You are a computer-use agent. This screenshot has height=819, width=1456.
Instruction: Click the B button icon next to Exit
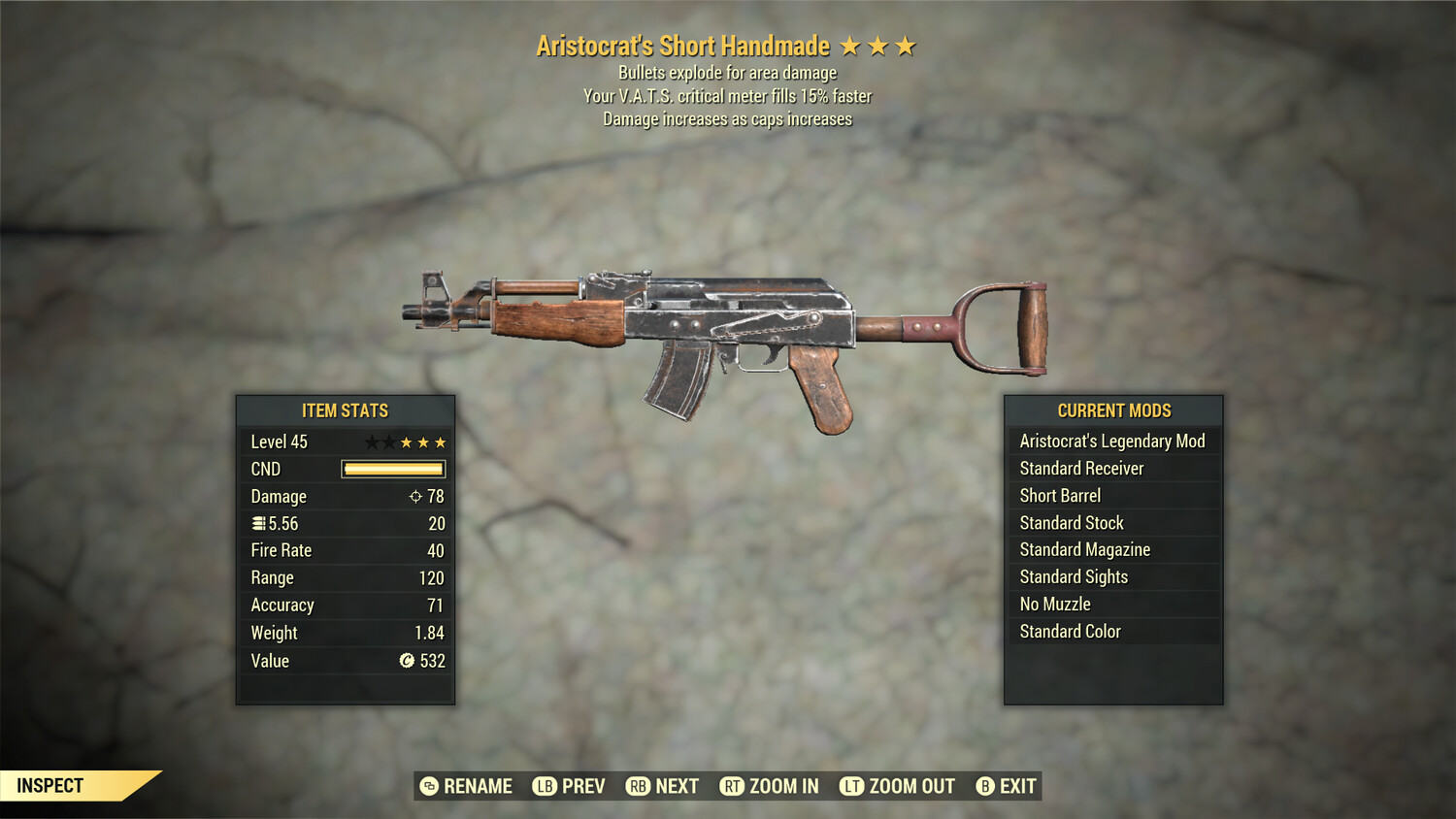[985, 786]
